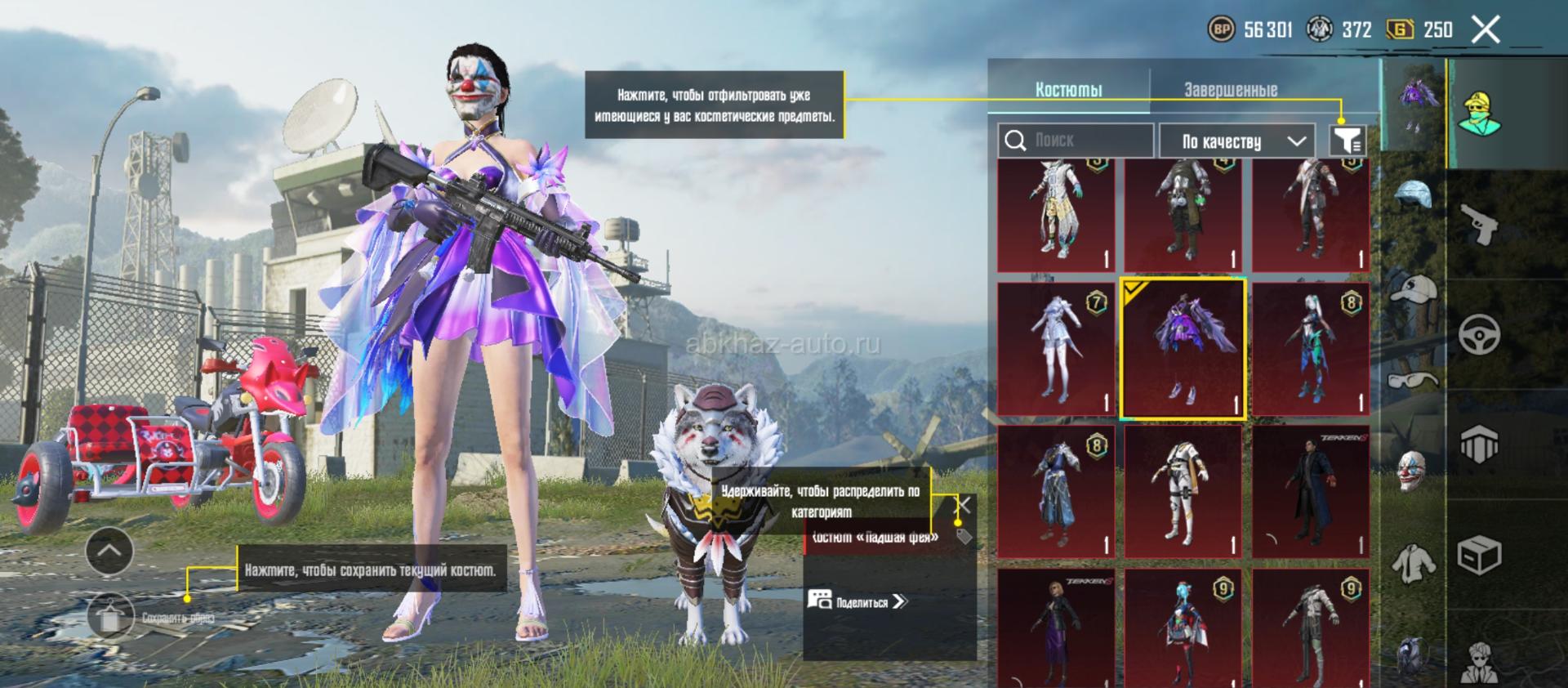Toggle the owned-items filter funnel icon

click(1347, 141)
